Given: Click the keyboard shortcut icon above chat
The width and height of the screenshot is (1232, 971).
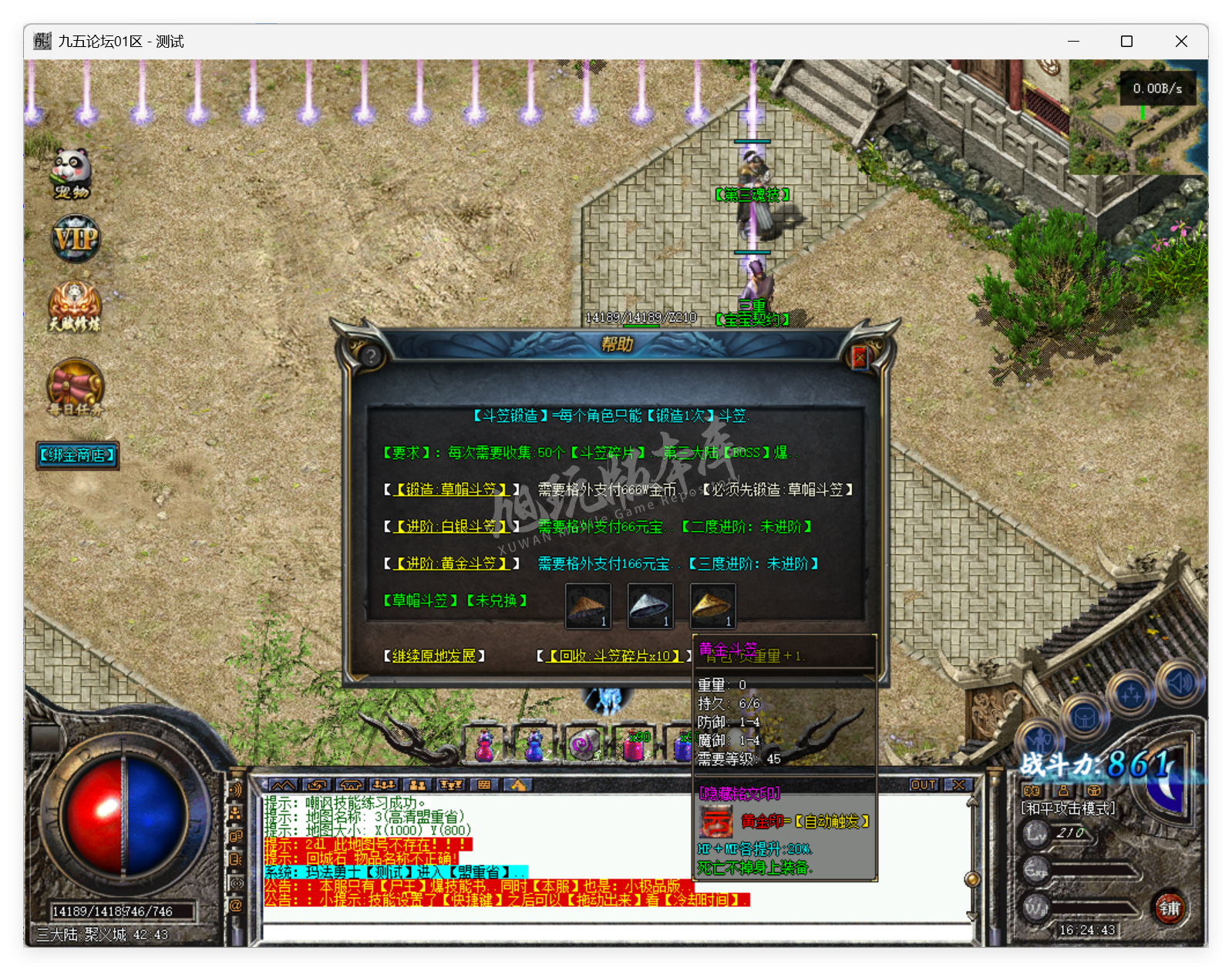Looking at the screenshot, I should tap(485, 785).
